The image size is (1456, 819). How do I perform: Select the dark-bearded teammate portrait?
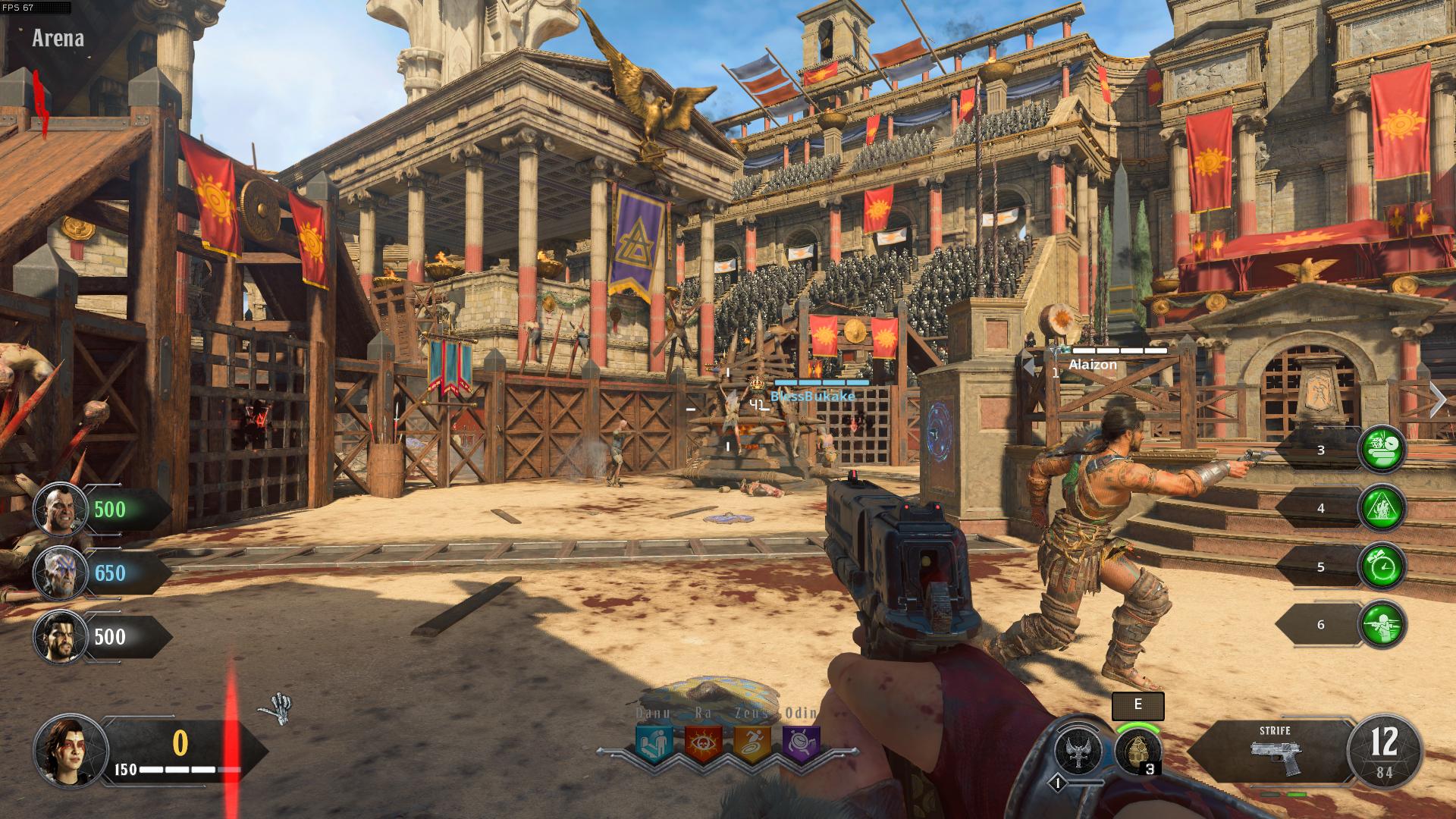click(61, 636)
